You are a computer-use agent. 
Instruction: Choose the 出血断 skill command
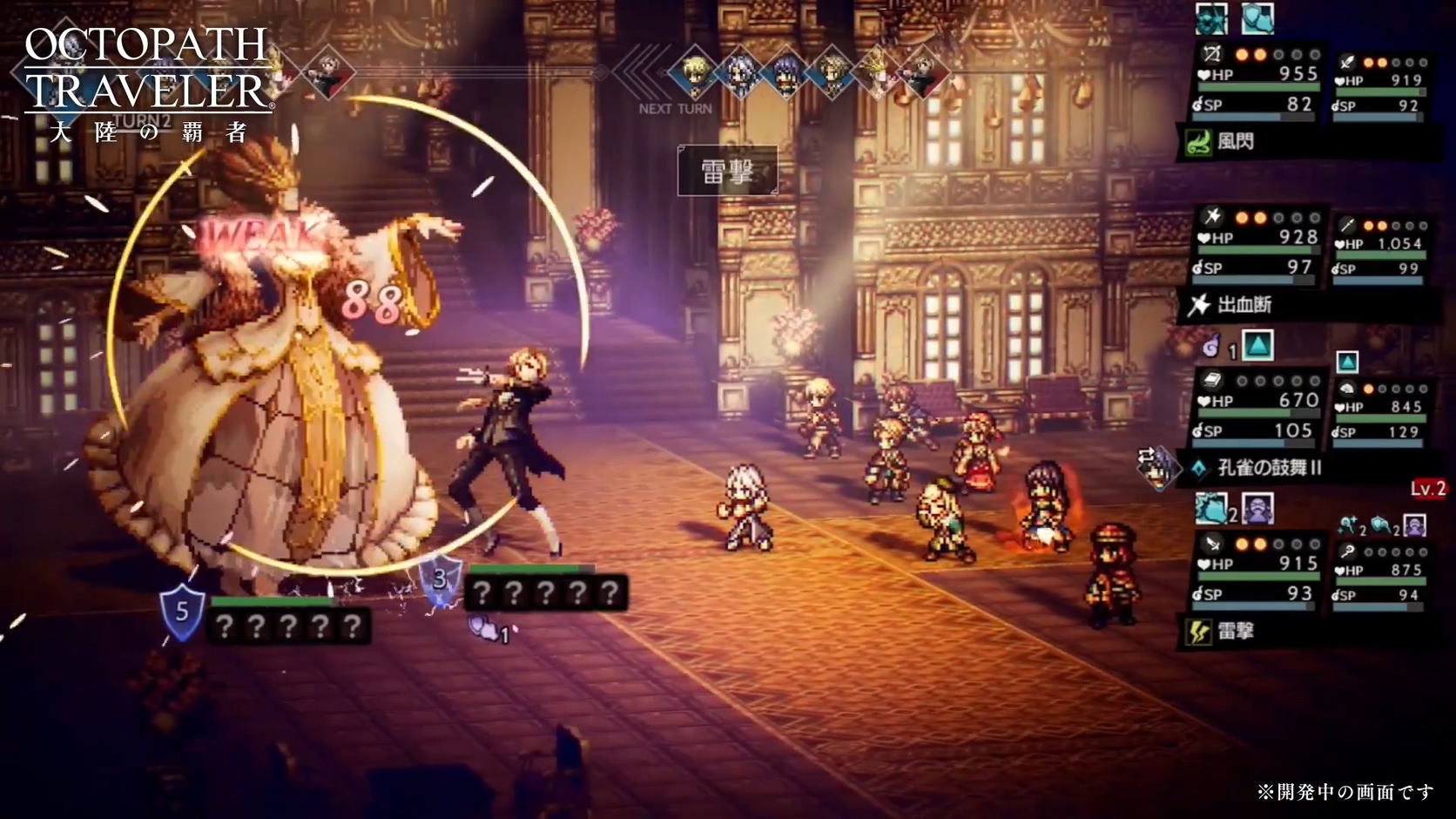pyautogui.click(x=1244, y=305)
